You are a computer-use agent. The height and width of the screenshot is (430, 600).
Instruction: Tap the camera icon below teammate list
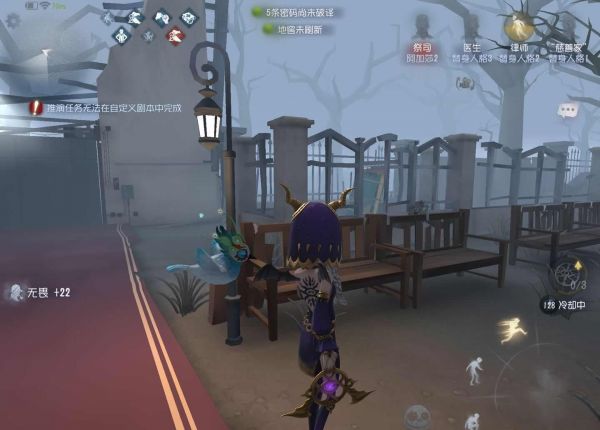click(x=465, y=83)
